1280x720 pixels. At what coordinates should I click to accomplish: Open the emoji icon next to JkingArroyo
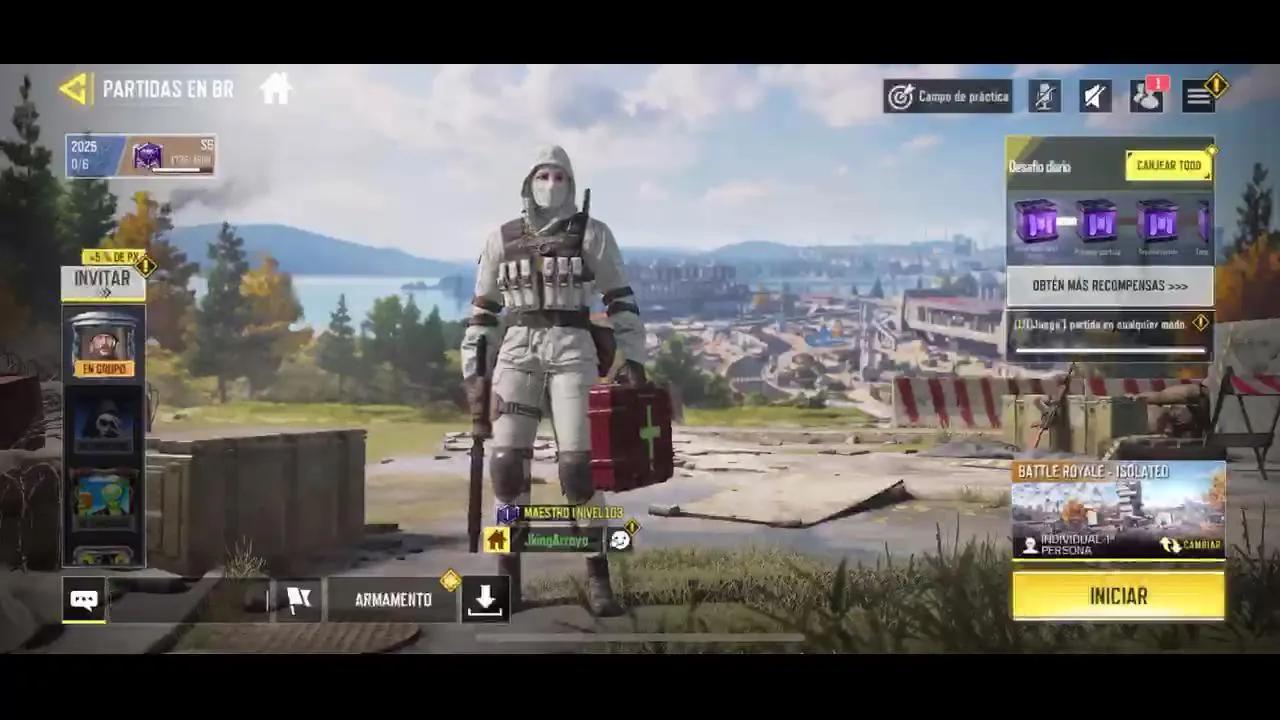620,540
